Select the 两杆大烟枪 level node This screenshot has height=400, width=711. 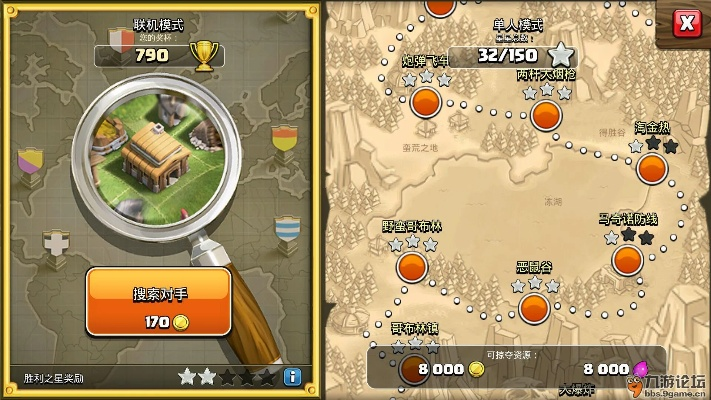tap(546, 113)
